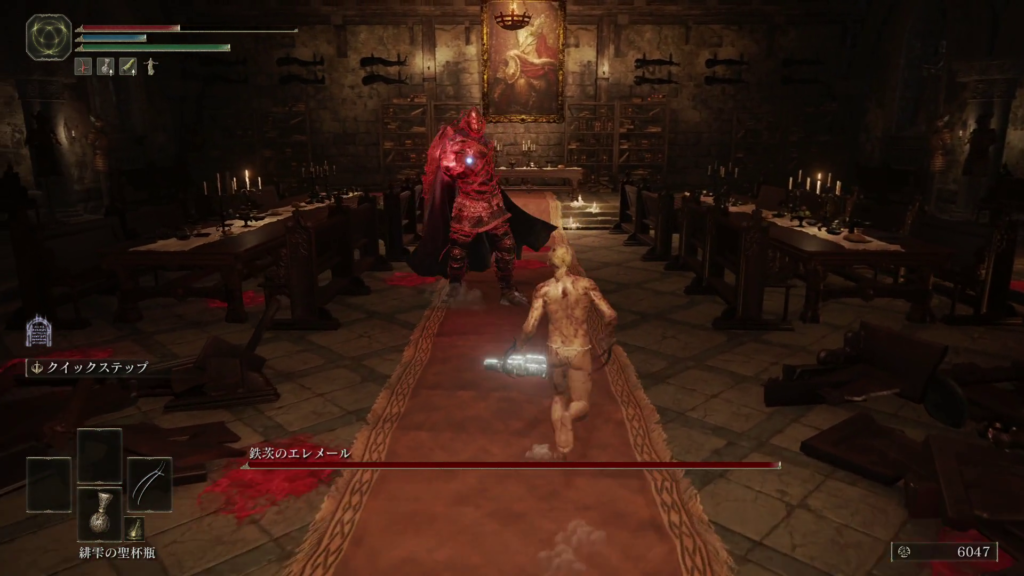Click the gate-shaped icon above the skill label
Screen dimensions: 1024x576
[x=38, y=331]
